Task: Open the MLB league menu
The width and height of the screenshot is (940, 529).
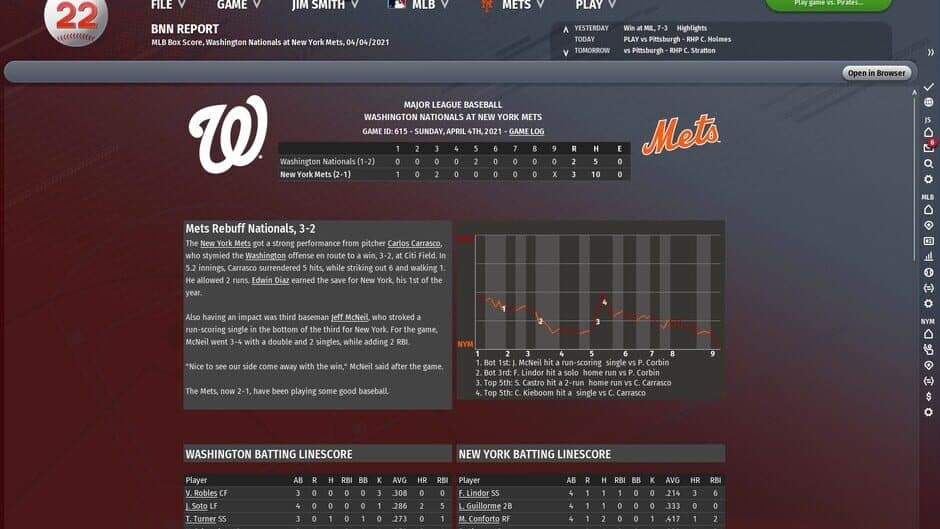Action: coord(417,5)
